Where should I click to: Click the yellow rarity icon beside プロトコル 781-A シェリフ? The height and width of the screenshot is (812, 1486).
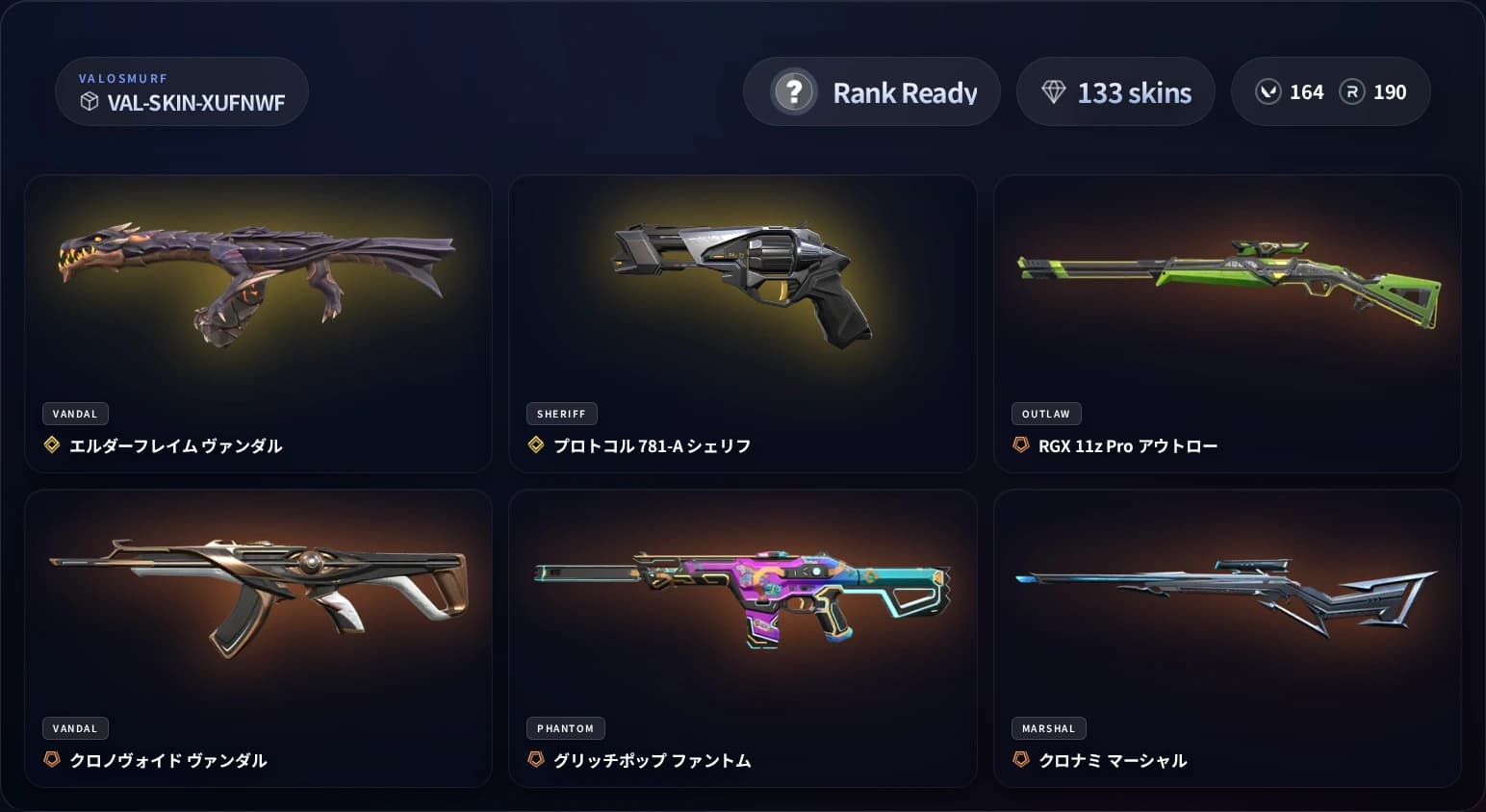(536, 444)
